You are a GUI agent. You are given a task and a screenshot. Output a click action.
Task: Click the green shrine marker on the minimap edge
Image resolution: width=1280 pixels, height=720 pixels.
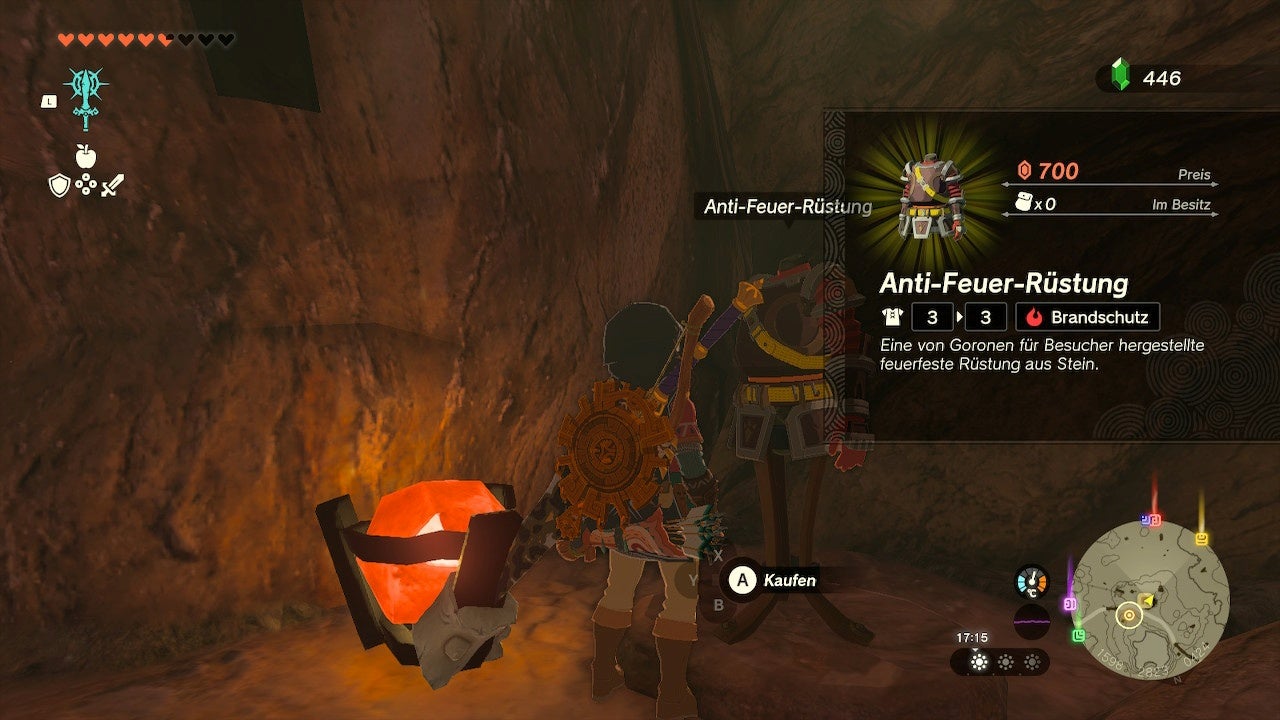tap(1077, 634)
